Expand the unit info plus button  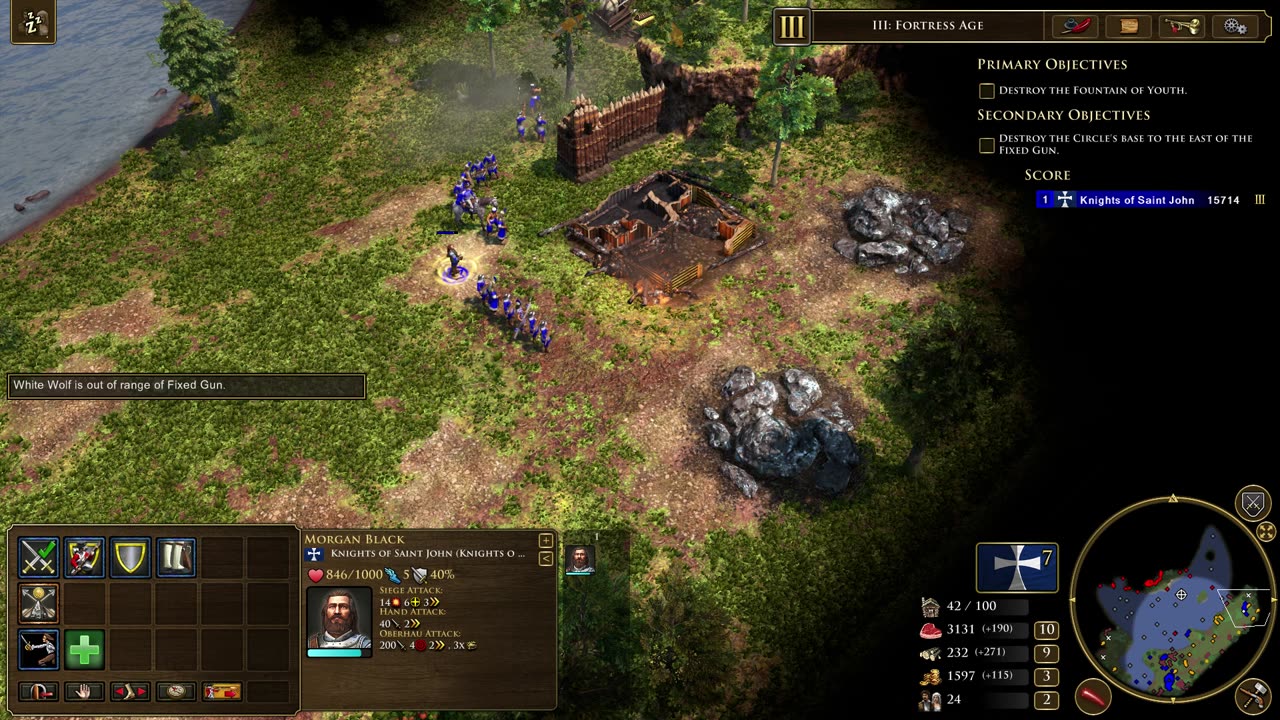click(546, 541)
